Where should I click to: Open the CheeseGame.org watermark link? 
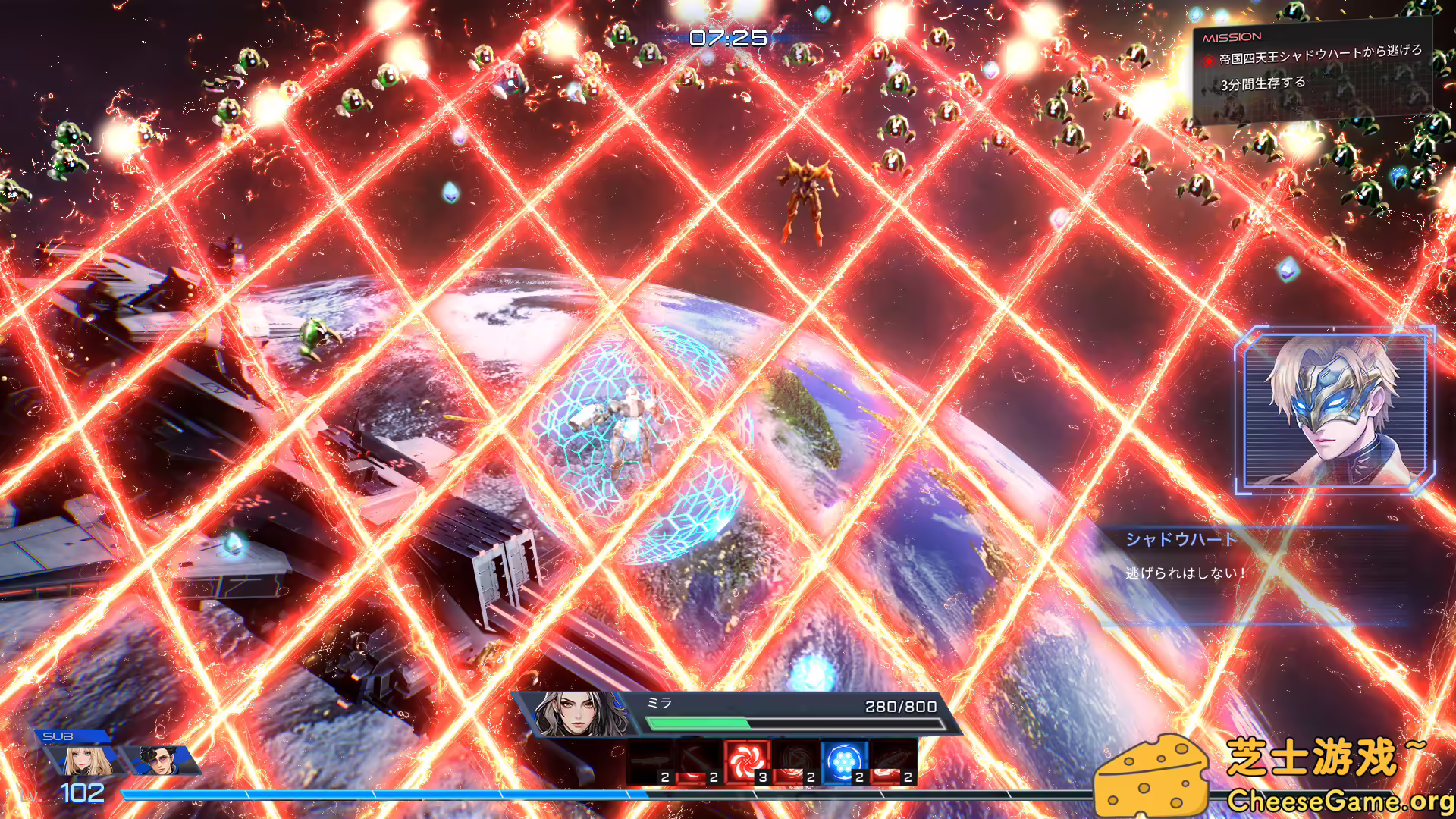[1342, 800]
